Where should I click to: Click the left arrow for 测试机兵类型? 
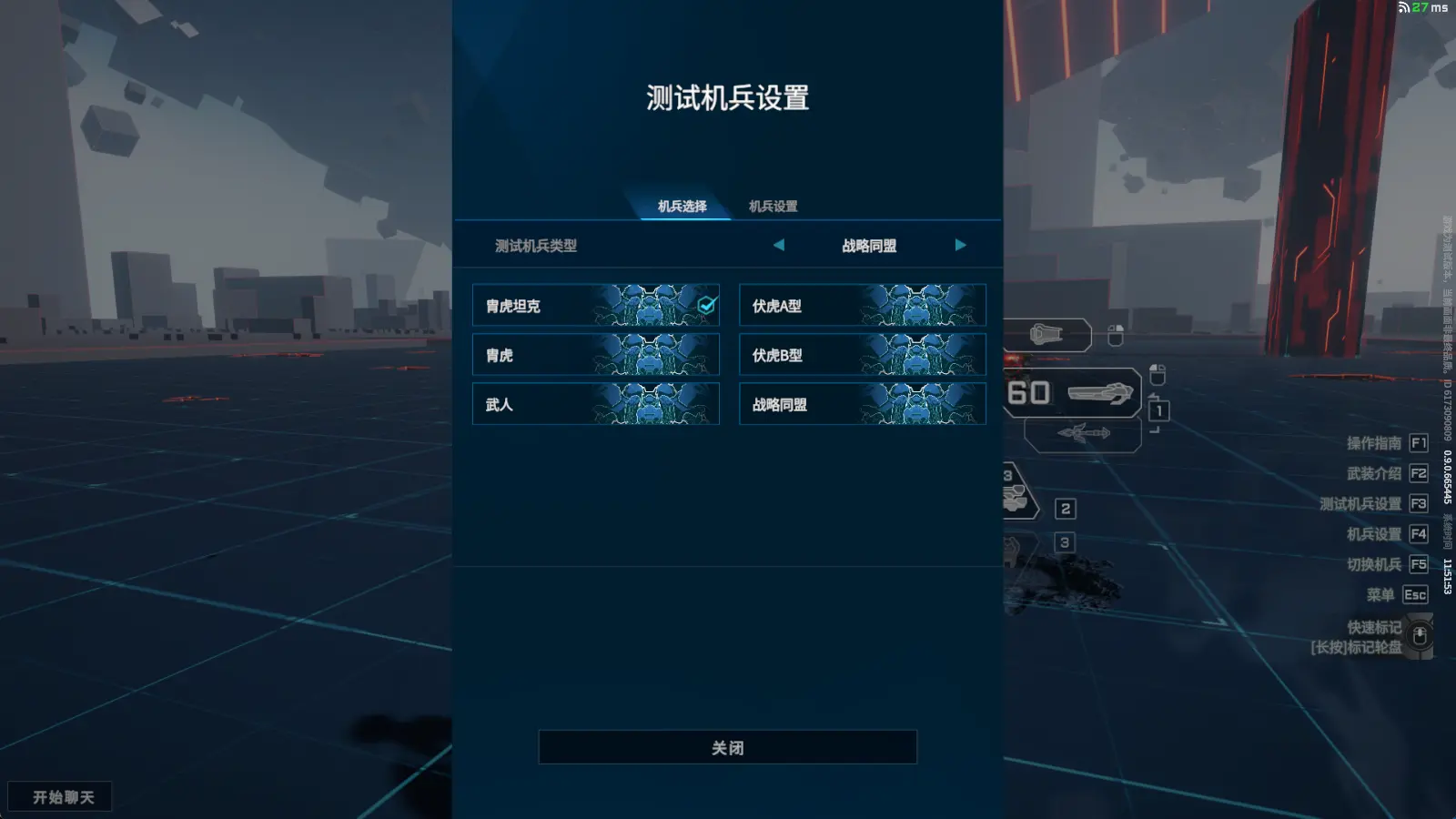[x=779, y=245]
